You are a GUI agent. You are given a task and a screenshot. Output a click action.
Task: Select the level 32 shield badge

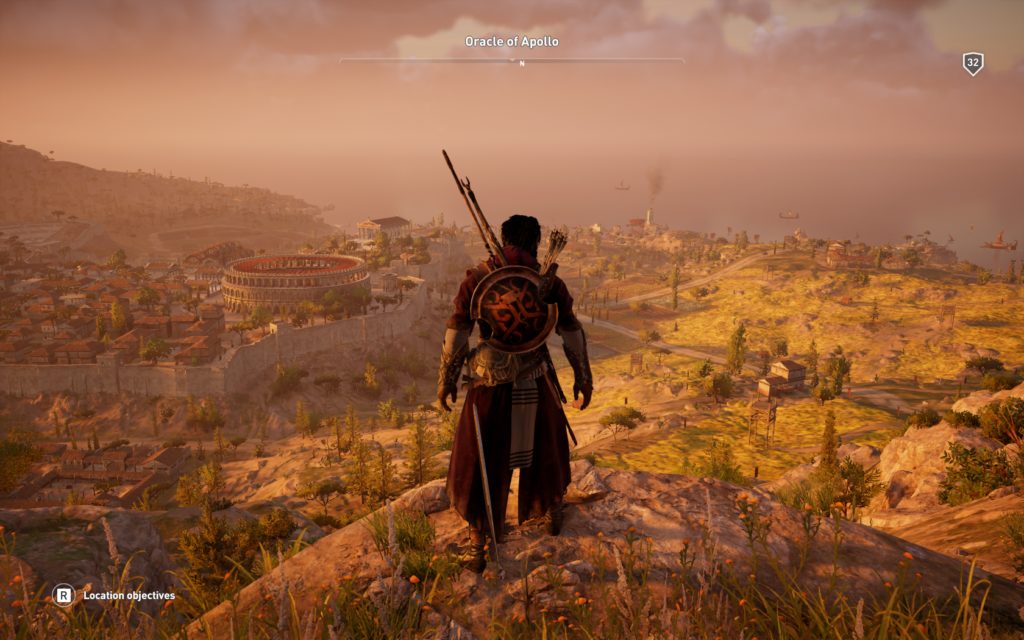click(x=972, y=64)
